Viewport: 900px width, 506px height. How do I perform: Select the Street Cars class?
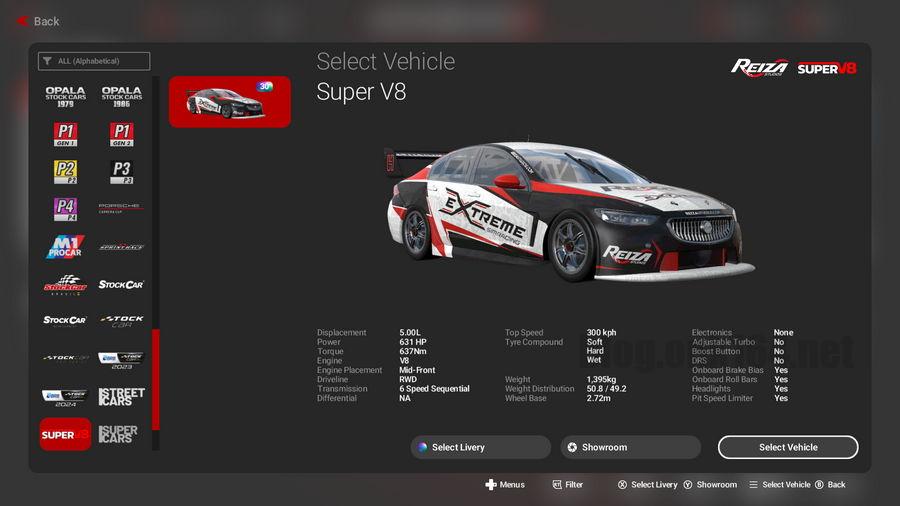(x=121, y=397)
